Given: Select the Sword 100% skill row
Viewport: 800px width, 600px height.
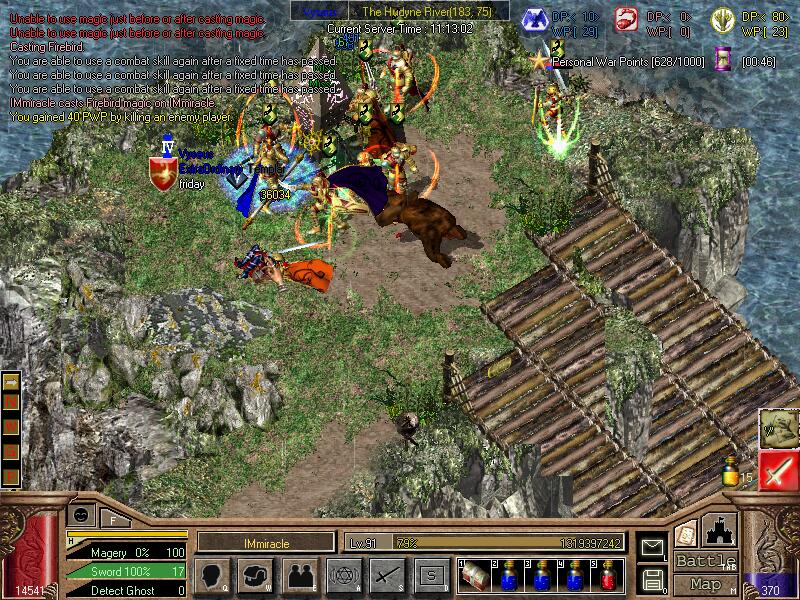Looking at the screenshot, I should click(125, 571).
